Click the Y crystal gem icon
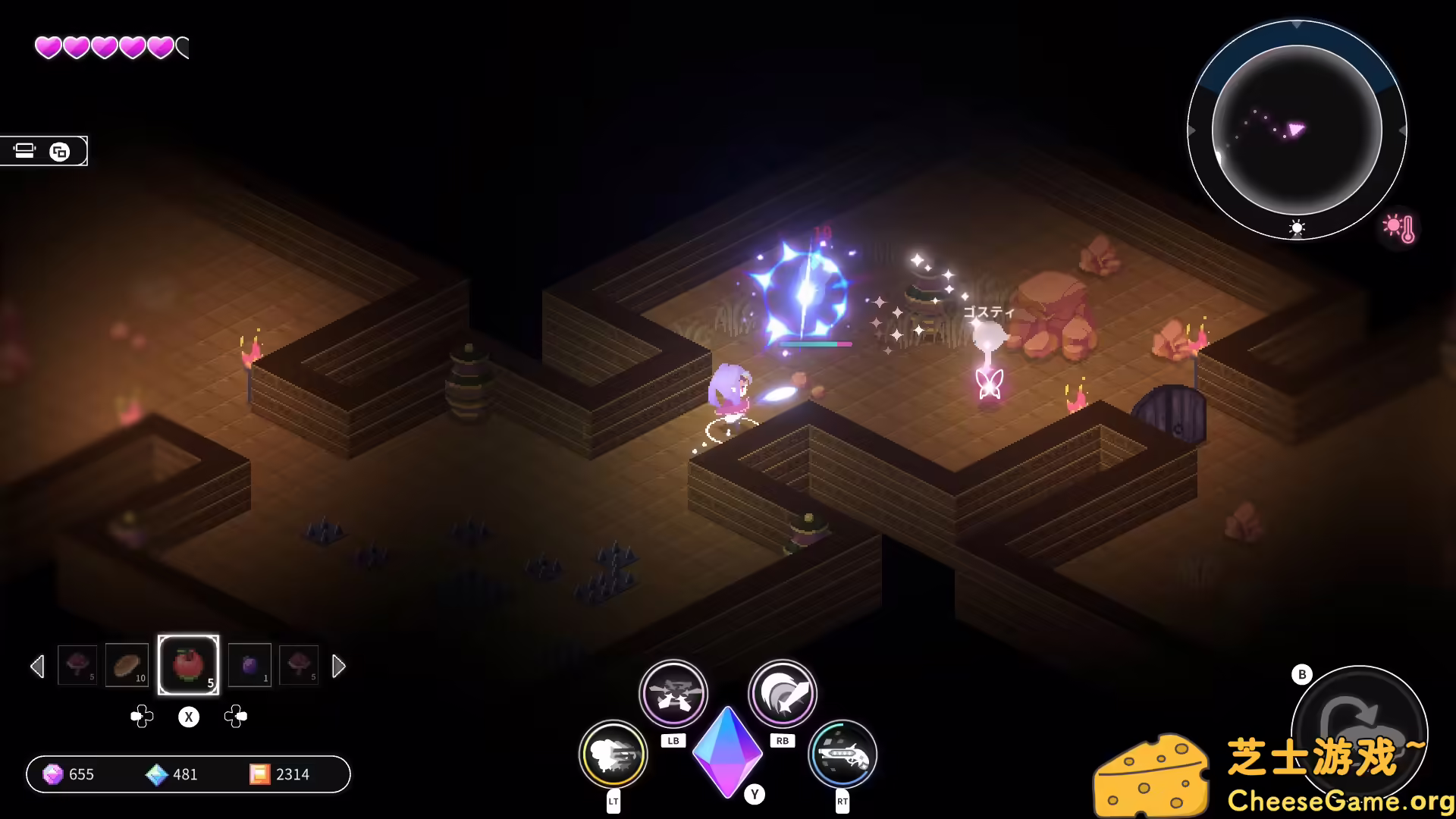1456x819 pixels. click(x=728, y=755)
